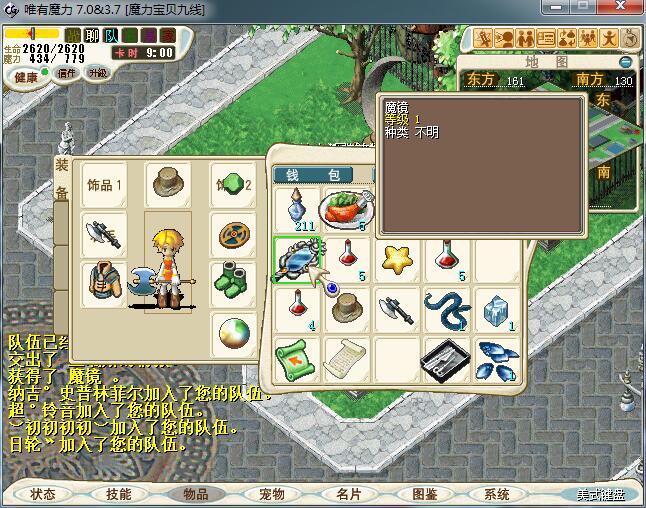
Task: Click the equipped green boots slot
Action: (233, 281)
